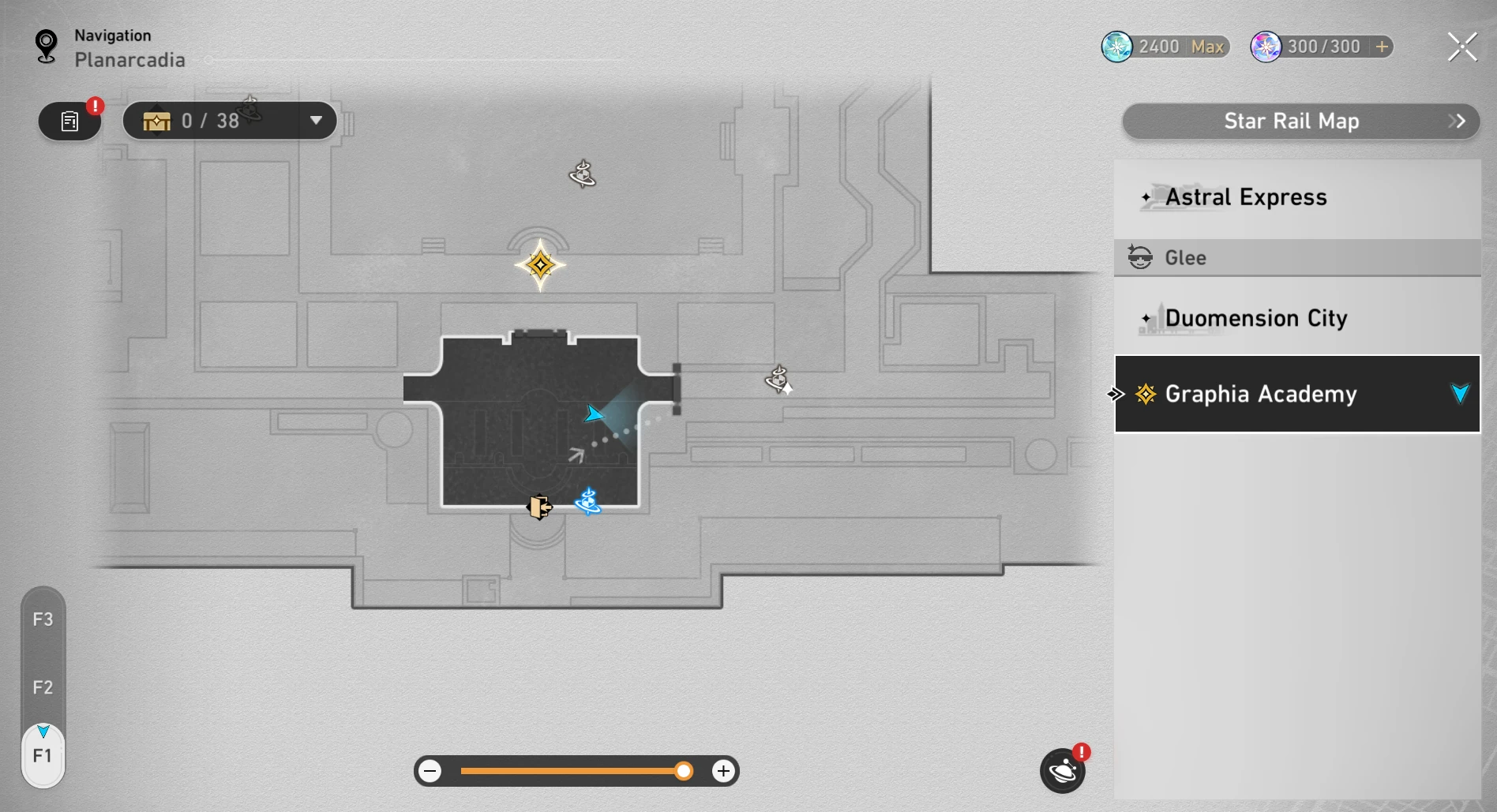Select the Space Anchor east of the building
This screenshot has height=812, width=1497.
[779, 380]
